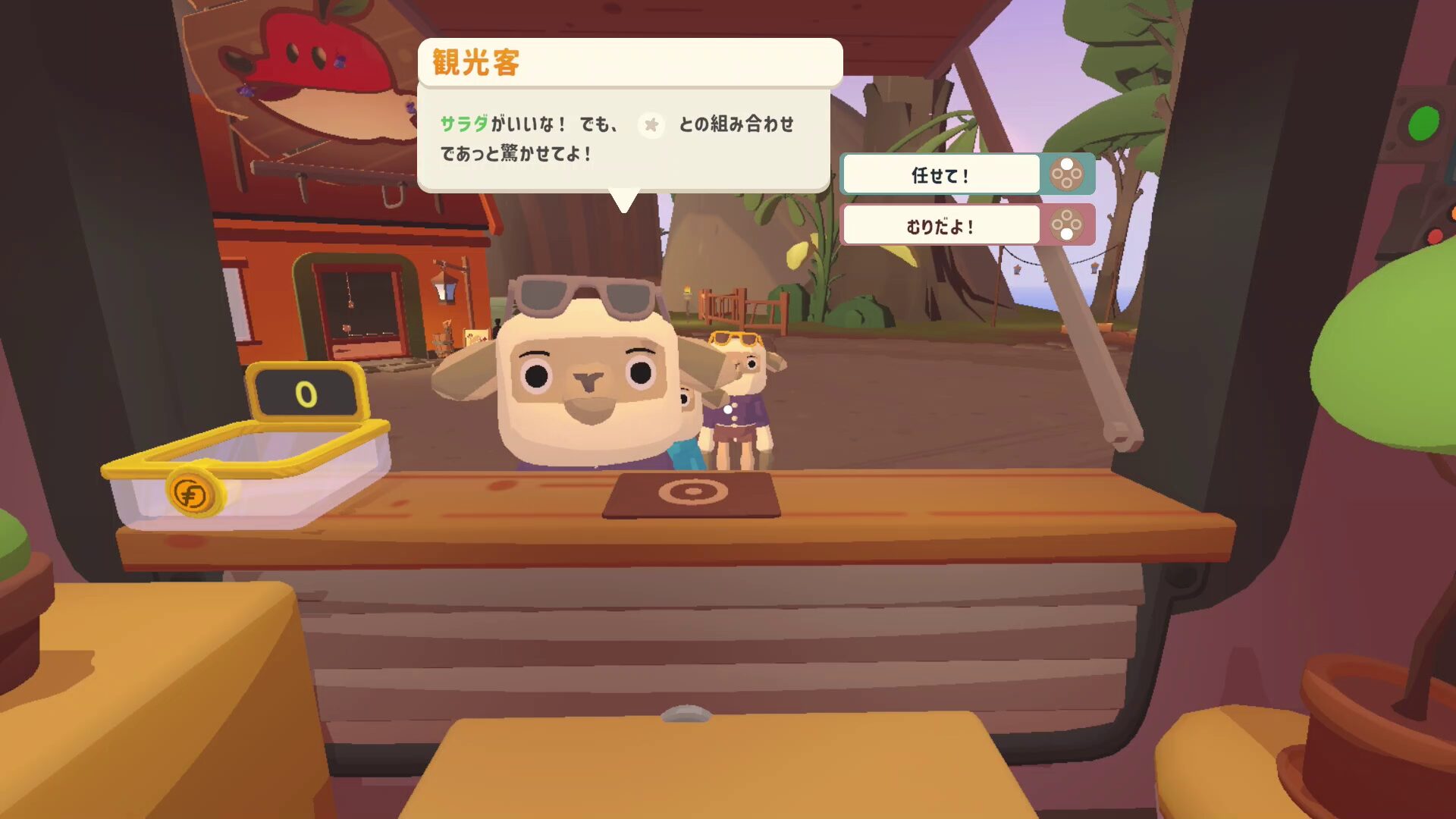Click the gamepad button prompt beside 任せて!
Screen dimensions: 1456x819
pyautogui.click(x=1068, y=174)
